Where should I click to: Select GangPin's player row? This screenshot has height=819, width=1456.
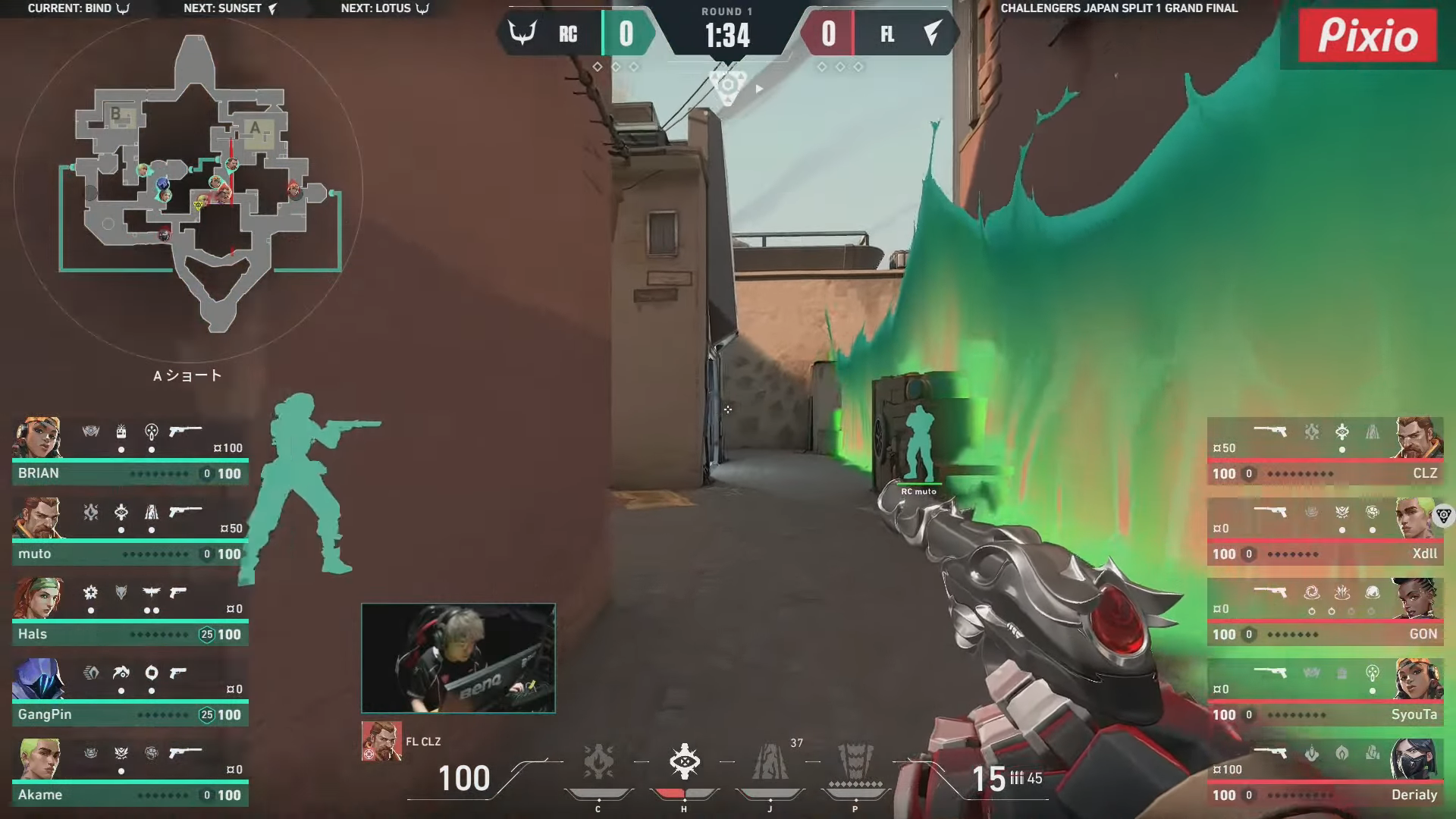(x=130, y=693)
